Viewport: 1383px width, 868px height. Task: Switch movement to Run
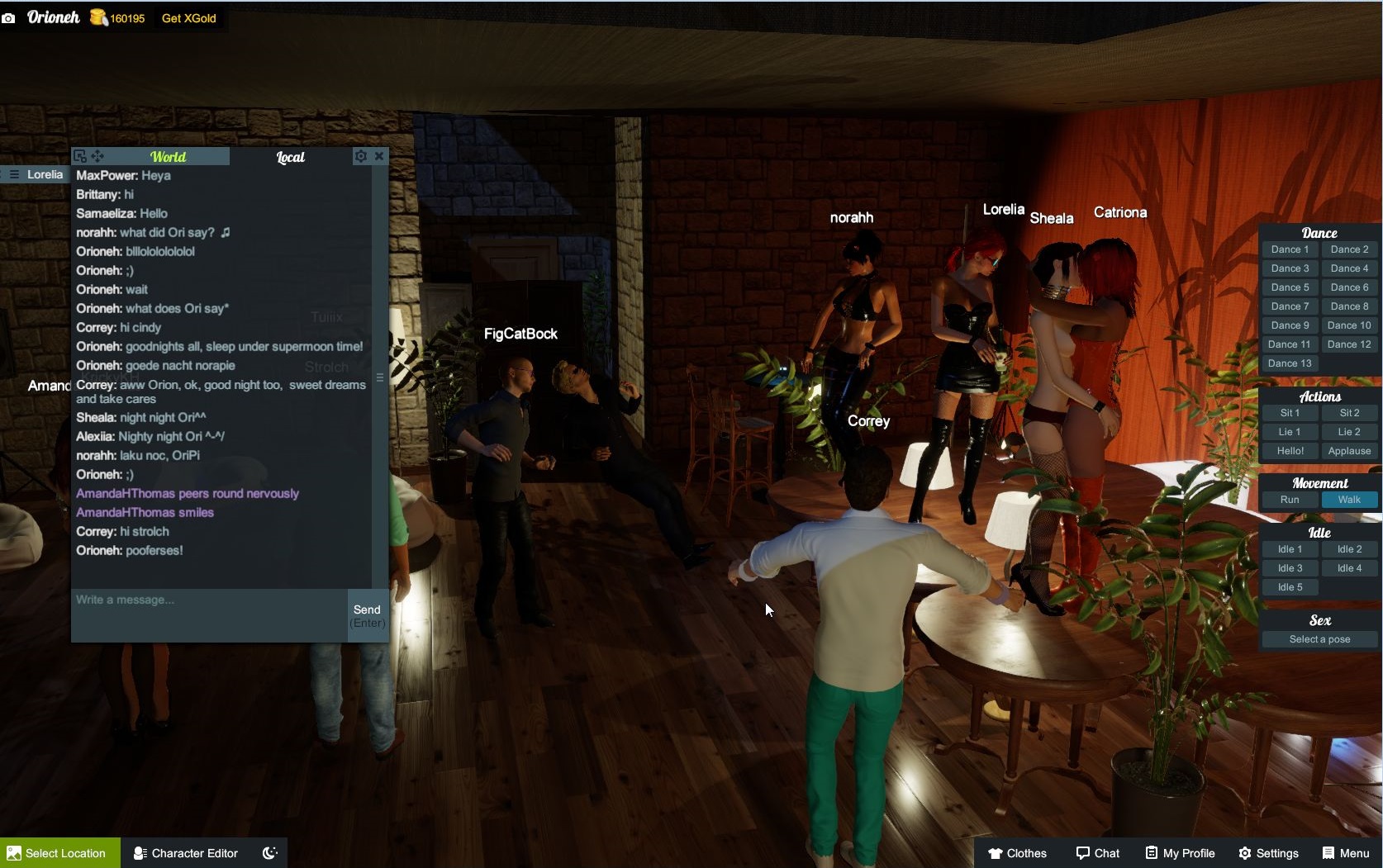pyautogui.click(x=1290, y=500)
